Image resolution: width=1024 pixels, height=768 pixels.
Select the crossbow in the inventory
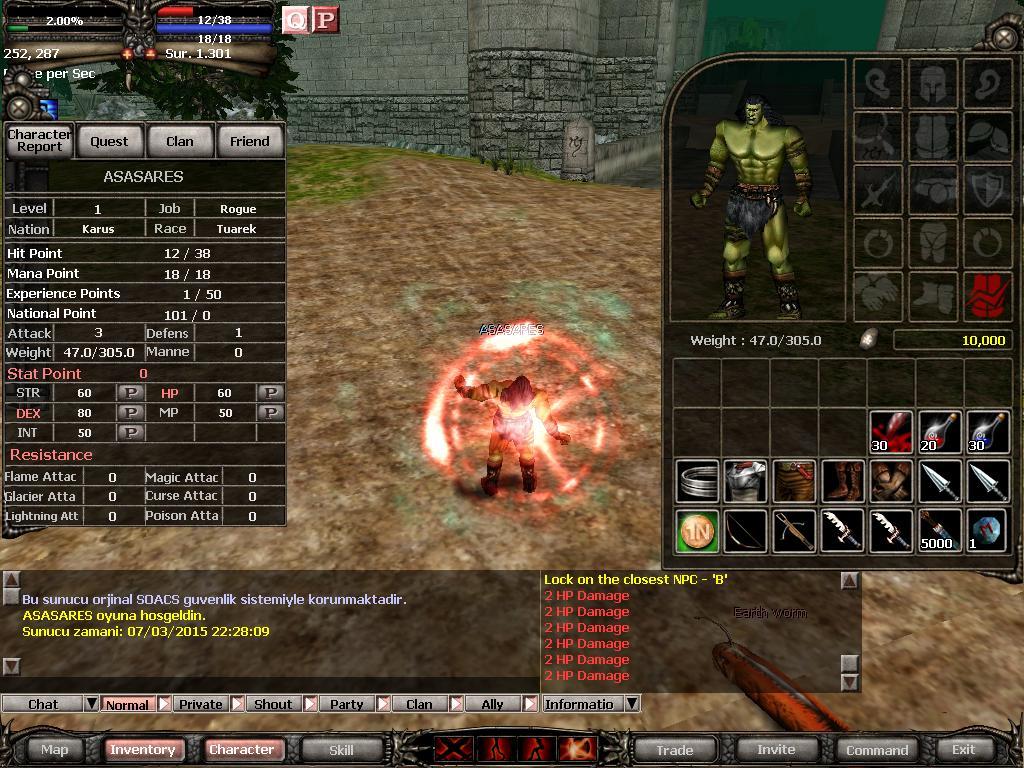pos(793,530)
